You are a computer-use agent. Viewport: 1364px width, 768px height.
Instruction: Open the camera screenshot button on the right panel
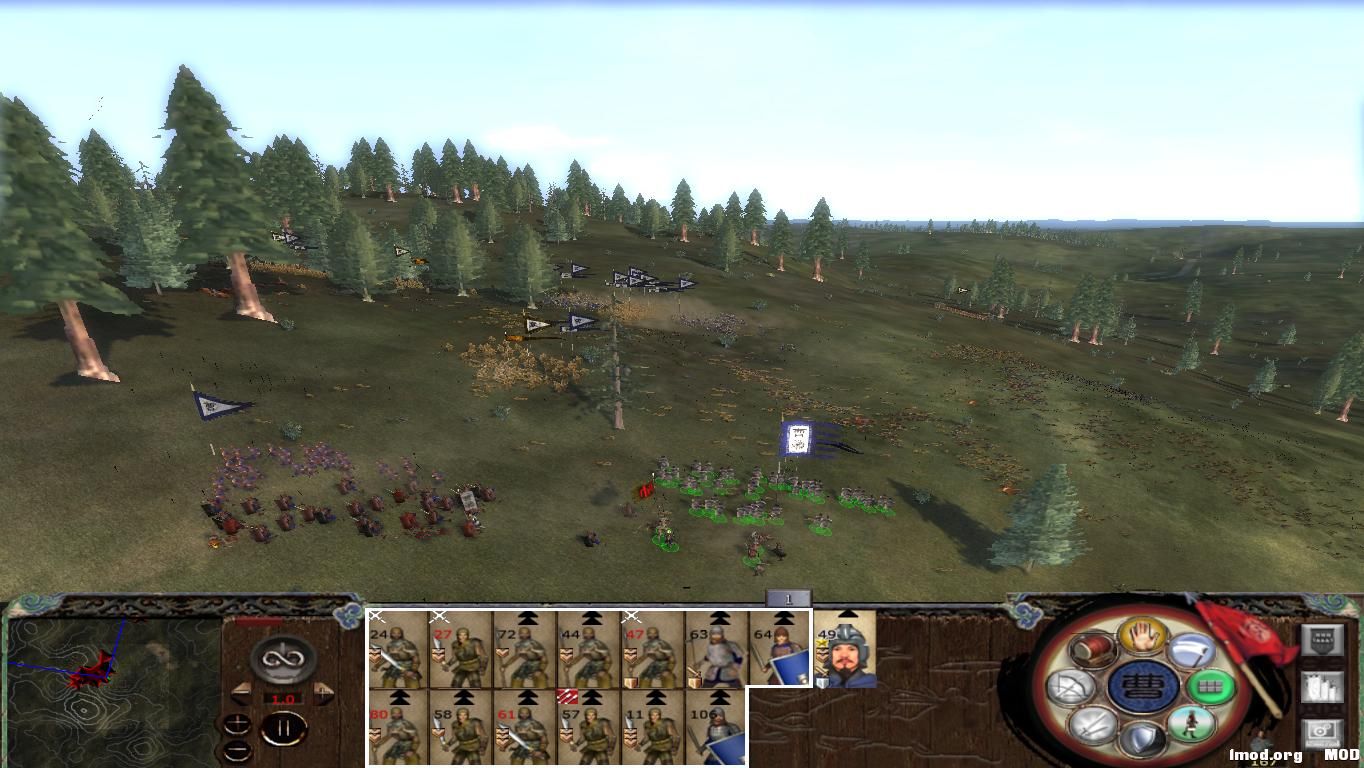(x=1321, y=731)
